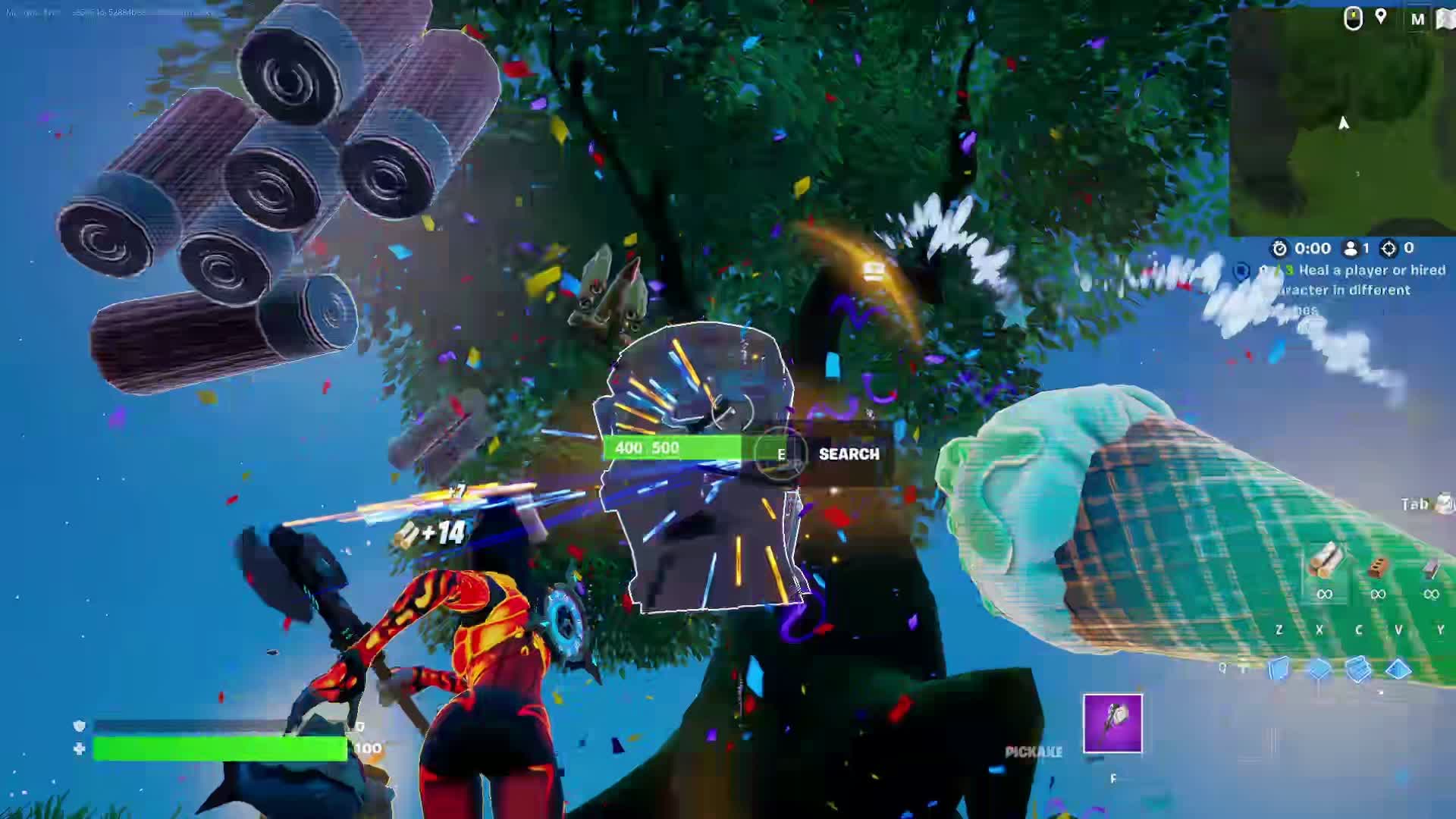Click the green health bar
Screen dimensions: 1456x819
tap(220, 747)
